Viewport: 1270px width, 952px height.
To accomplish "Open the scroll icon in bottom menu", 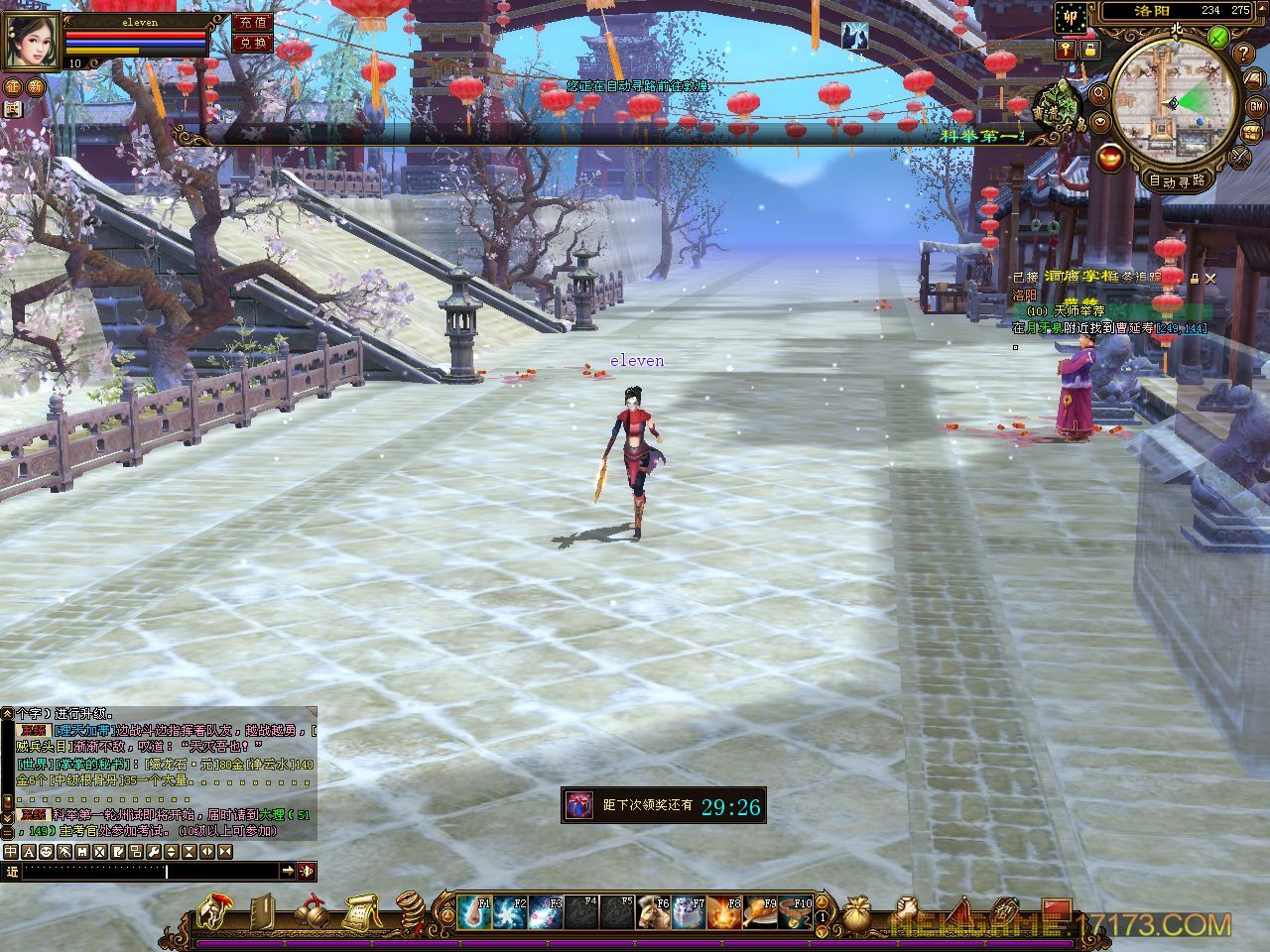I will [x=360, y=910].
